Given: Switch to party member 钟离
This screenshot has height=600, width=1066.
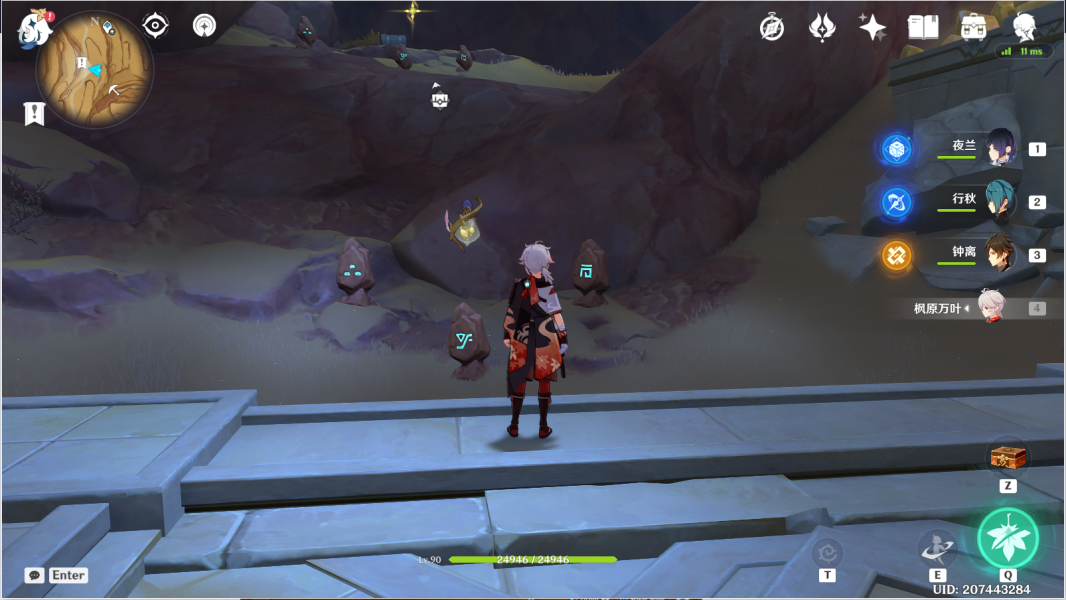Looking at the screenshot, I should pyautogui.click(x=998, y=254).
